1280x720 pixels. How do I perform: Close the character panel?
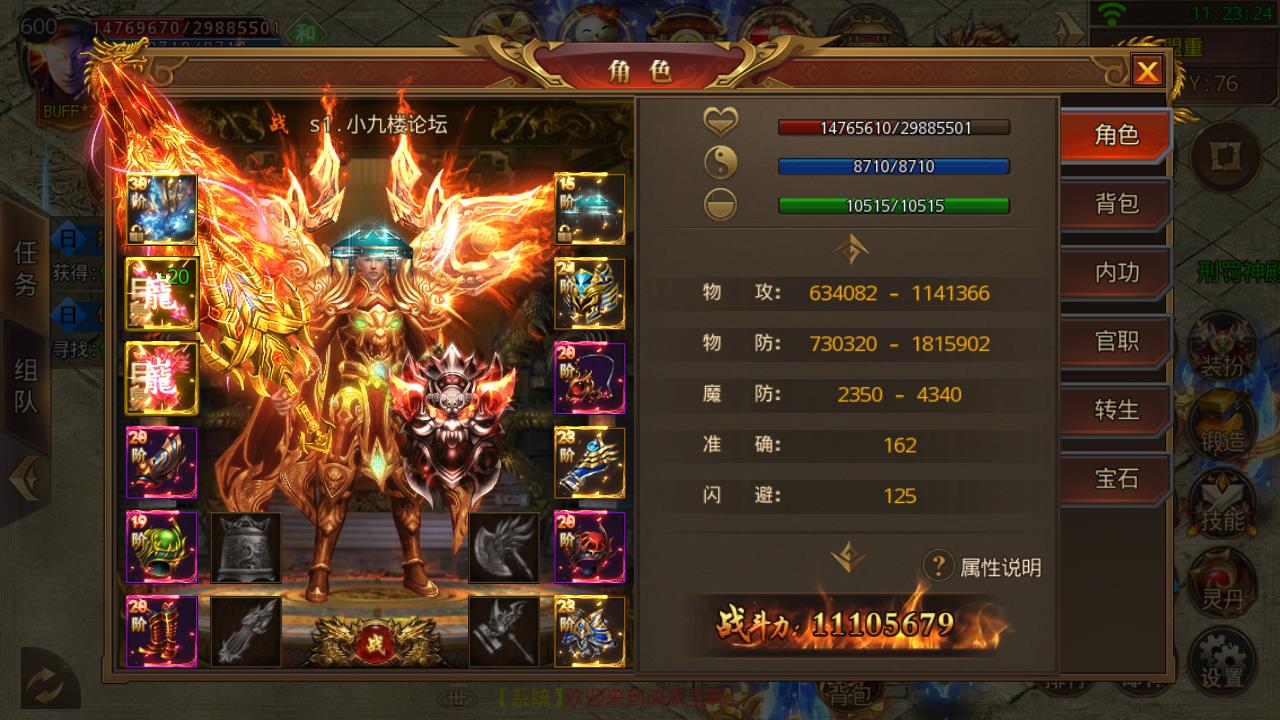coord(1147,71)
